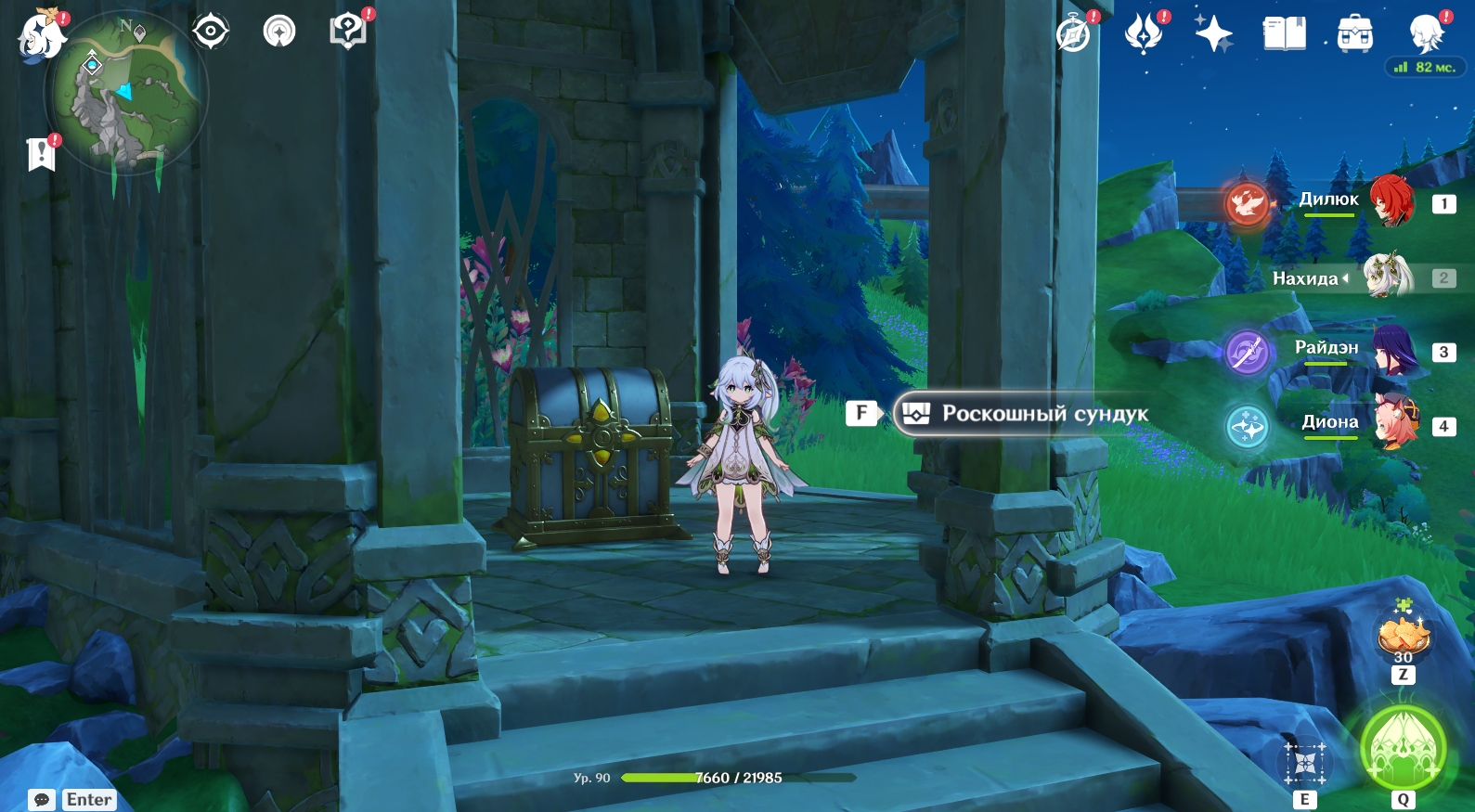
Task: Activate Nahida's elemental burst icon
Action: [1403, 748]
